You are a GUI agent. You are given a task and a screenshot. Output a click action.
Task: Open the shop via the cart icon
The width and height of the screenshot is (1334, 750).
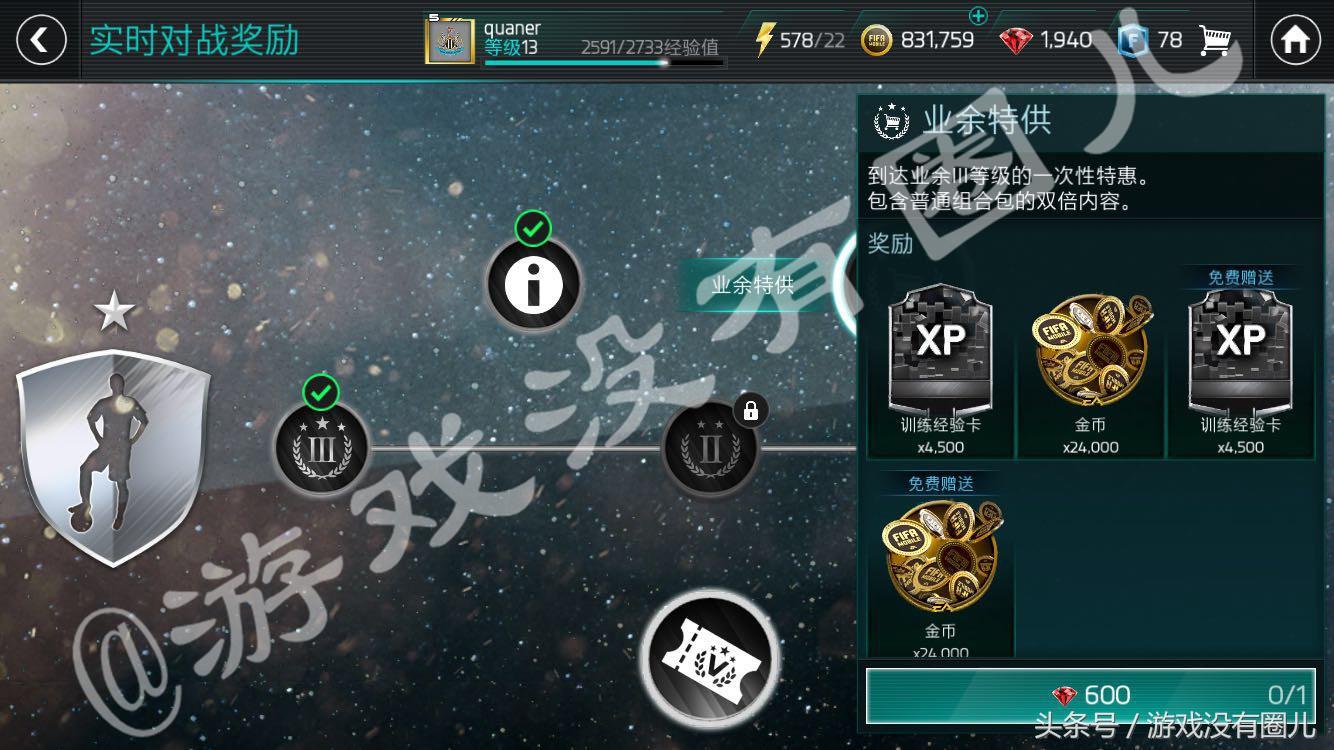(1218, 40)
